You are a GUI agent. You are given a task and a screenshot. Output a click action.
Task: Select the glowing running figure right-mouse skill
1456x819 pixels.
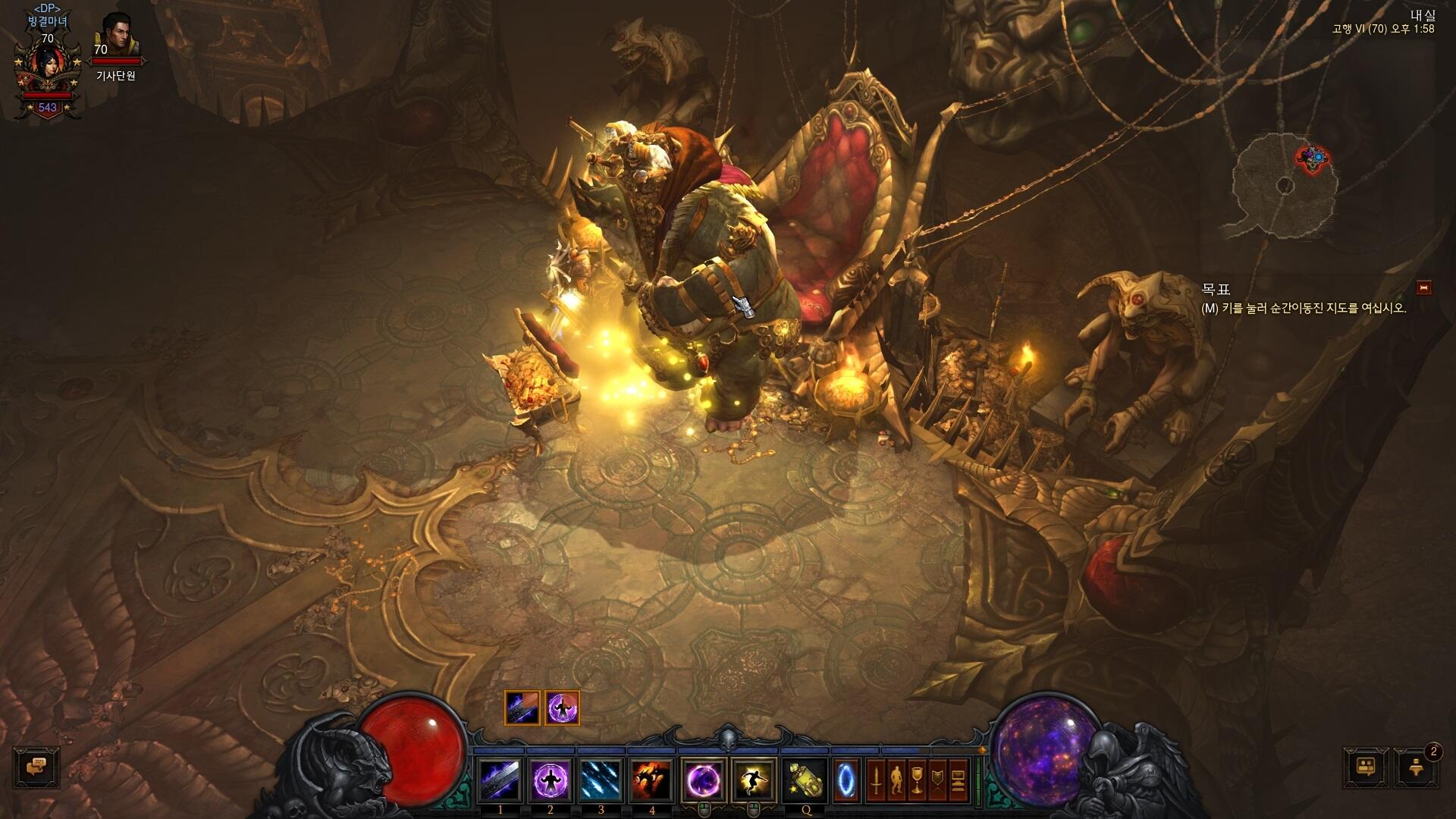click(754, 780)
